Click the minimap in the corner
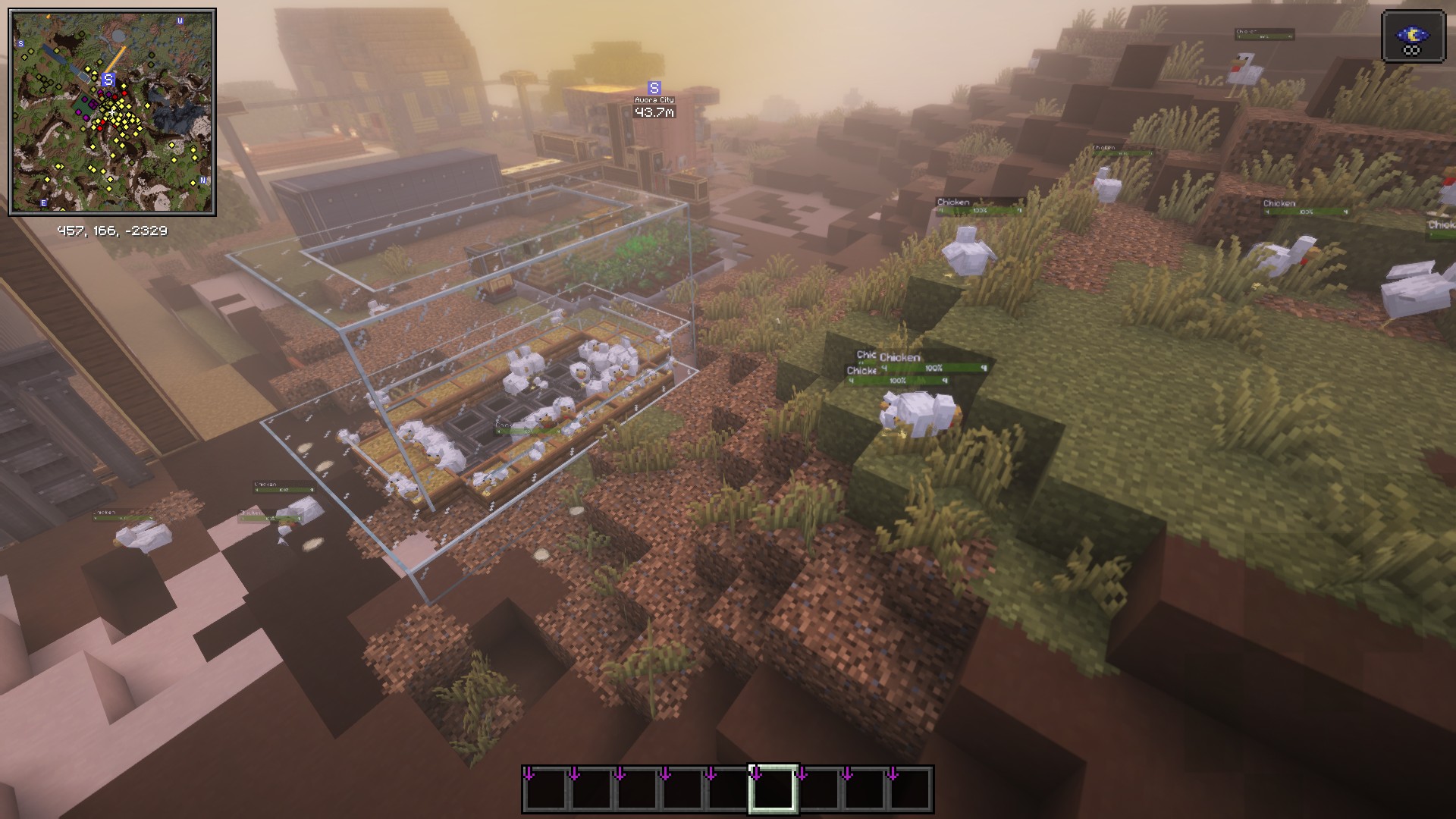This screenshot has width=1456, height=819. [112, 112]
